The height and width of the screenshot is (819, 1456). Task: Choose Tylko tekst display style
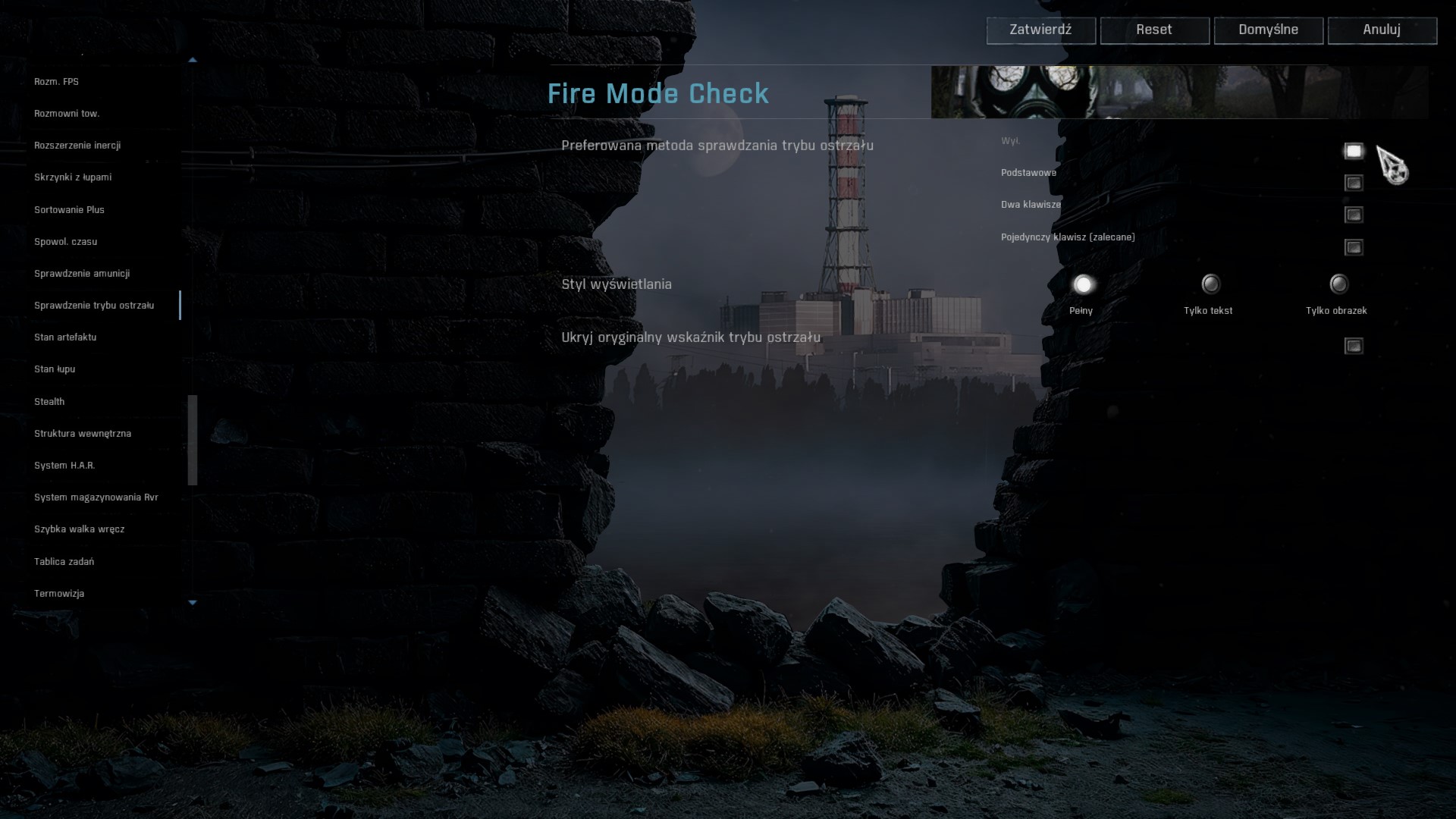(x=1211, y=284)
